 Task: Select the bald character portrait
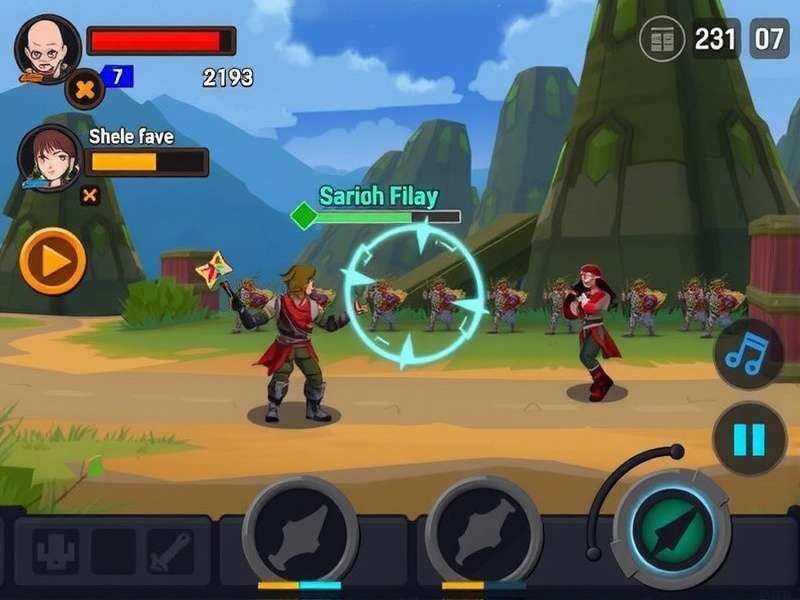tap(47, 49)
